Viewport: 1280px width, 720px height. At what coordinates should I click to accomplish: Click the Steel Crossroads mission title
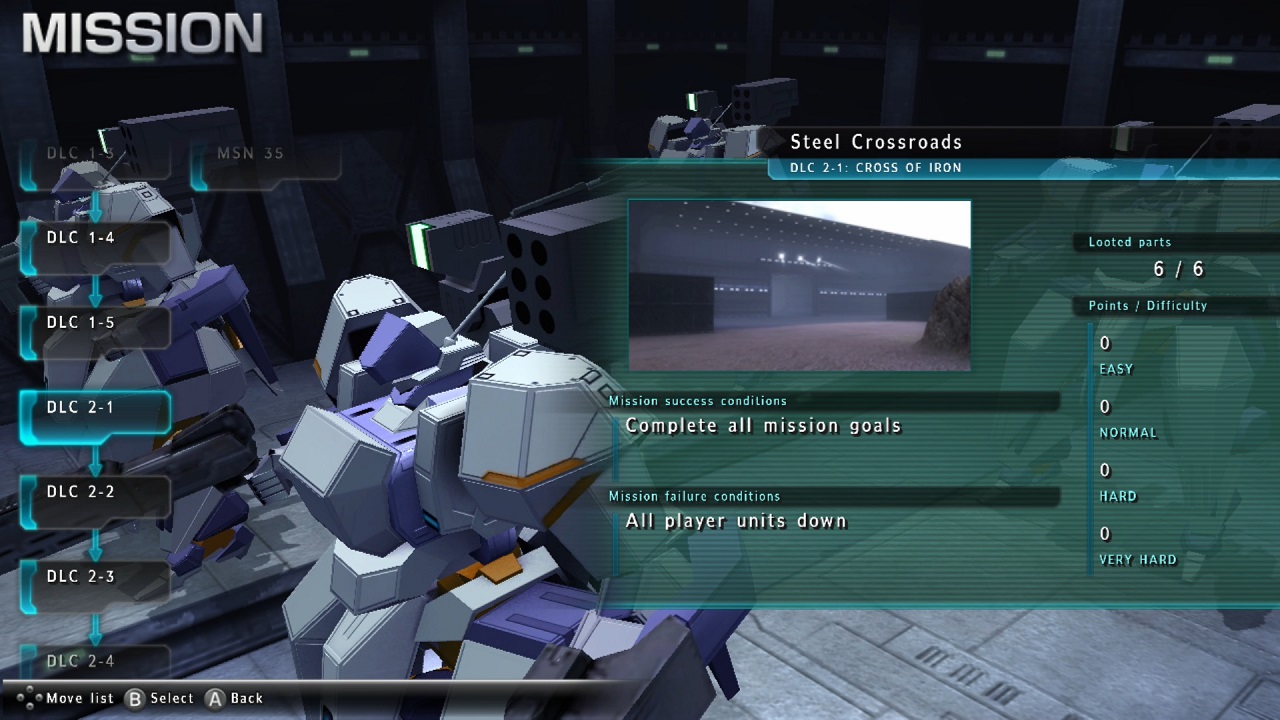(877, 142)
